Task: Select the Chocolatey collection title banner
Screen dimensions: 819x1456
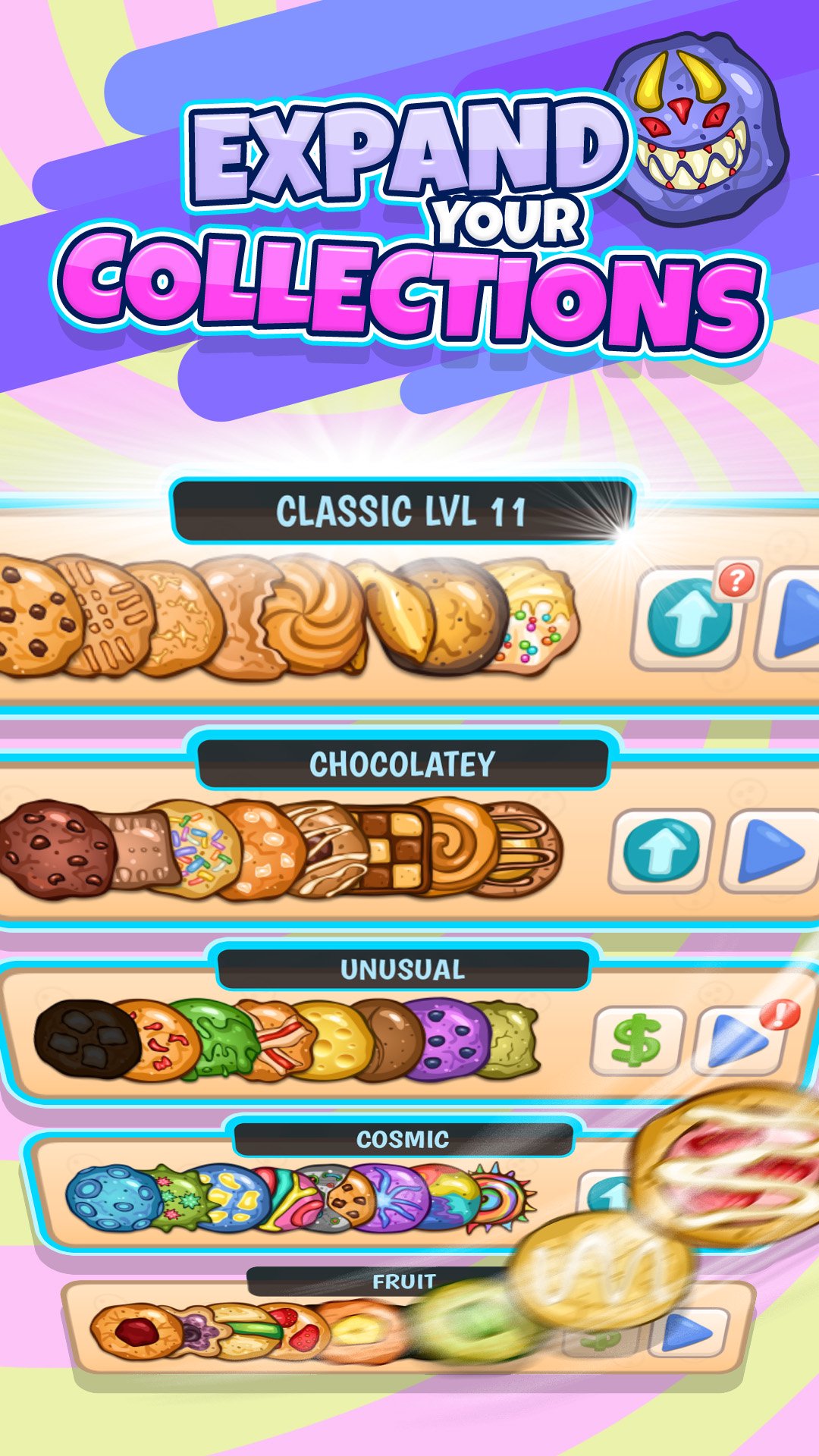Action: click(x=402, y=764)
